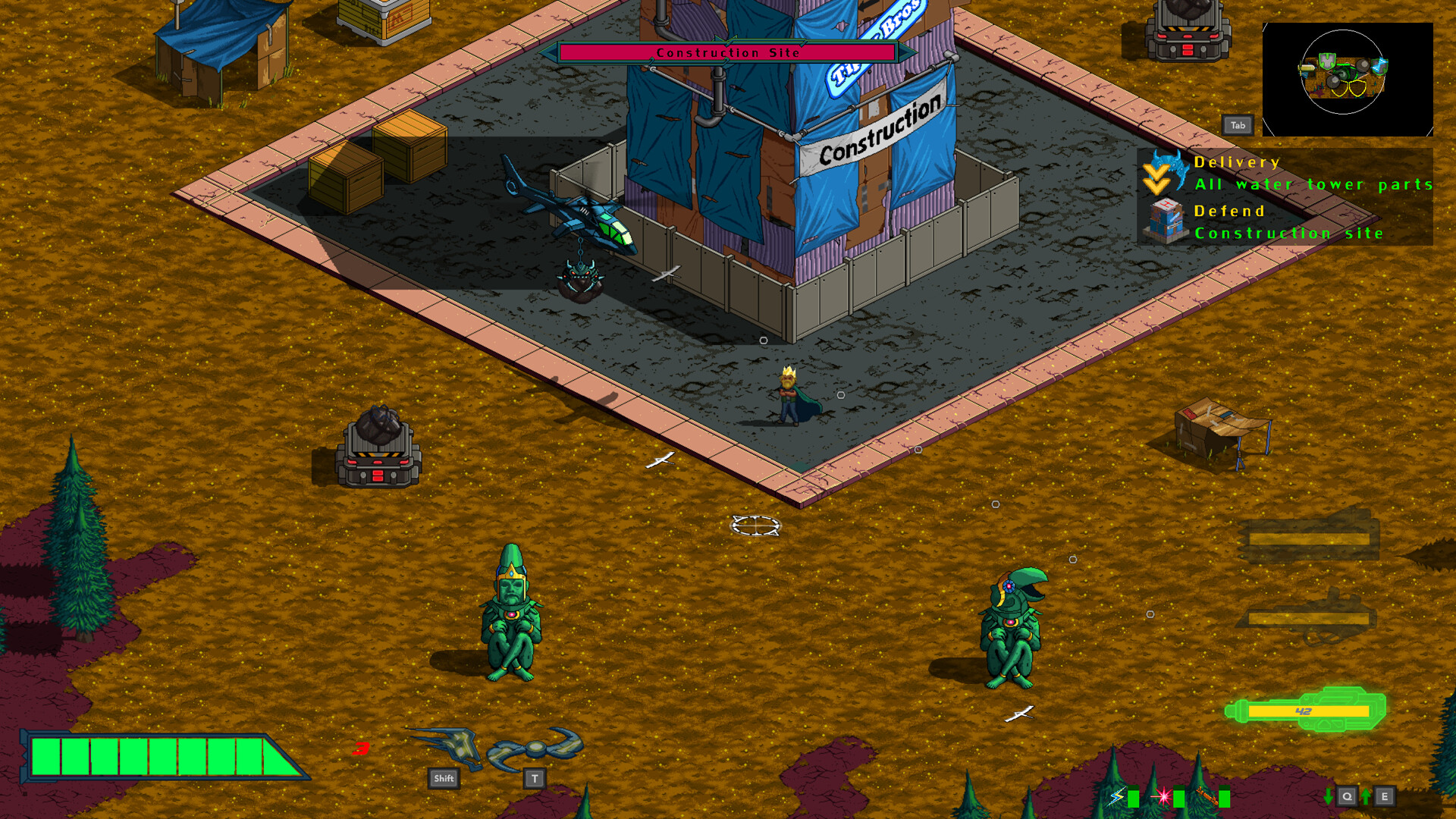
Task: Toggle the E weapon cycle indicator
Action: coord(1385,797)
